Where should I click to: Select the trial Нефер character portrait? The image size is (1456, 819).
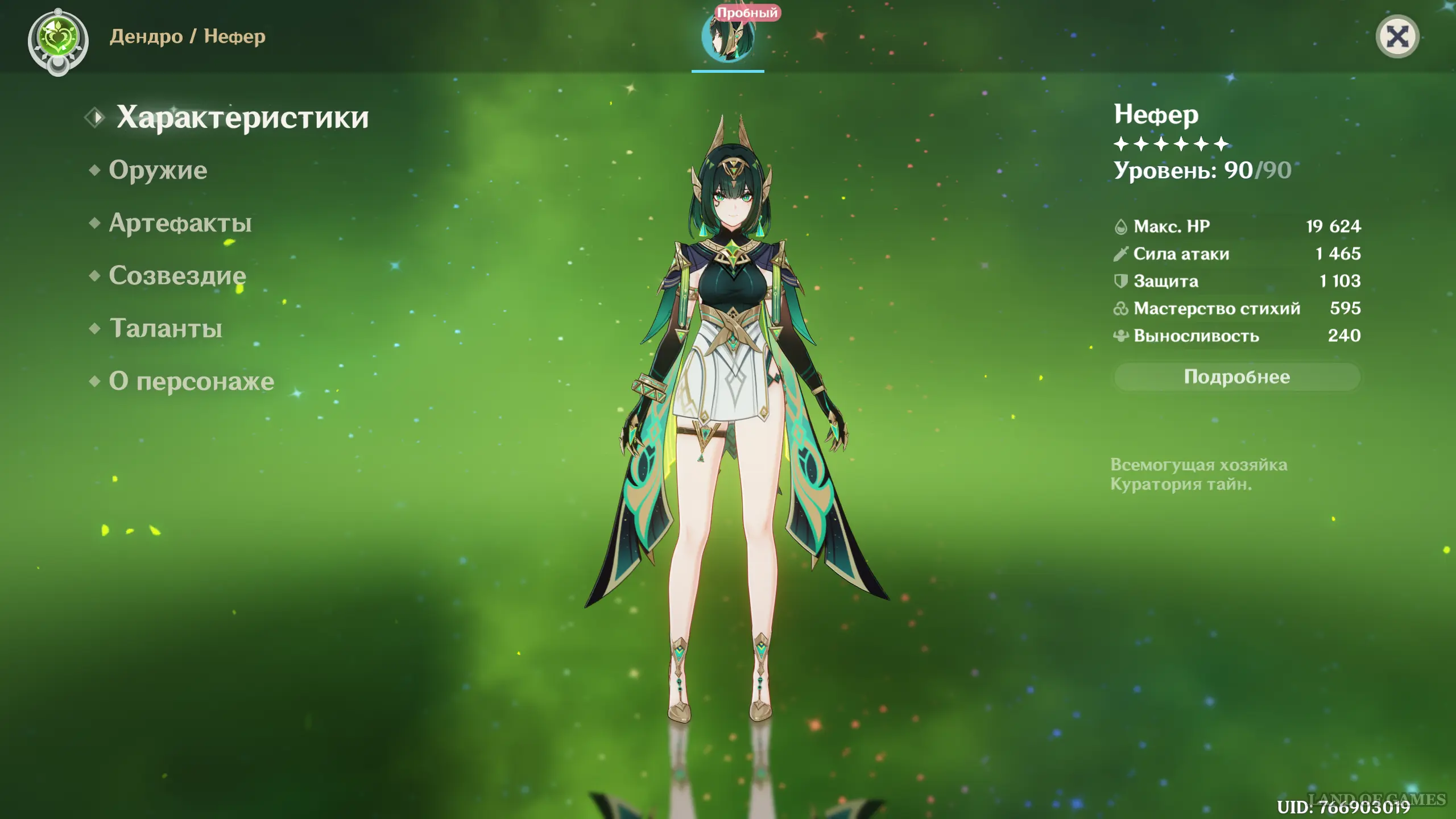(x=728, y=38)
